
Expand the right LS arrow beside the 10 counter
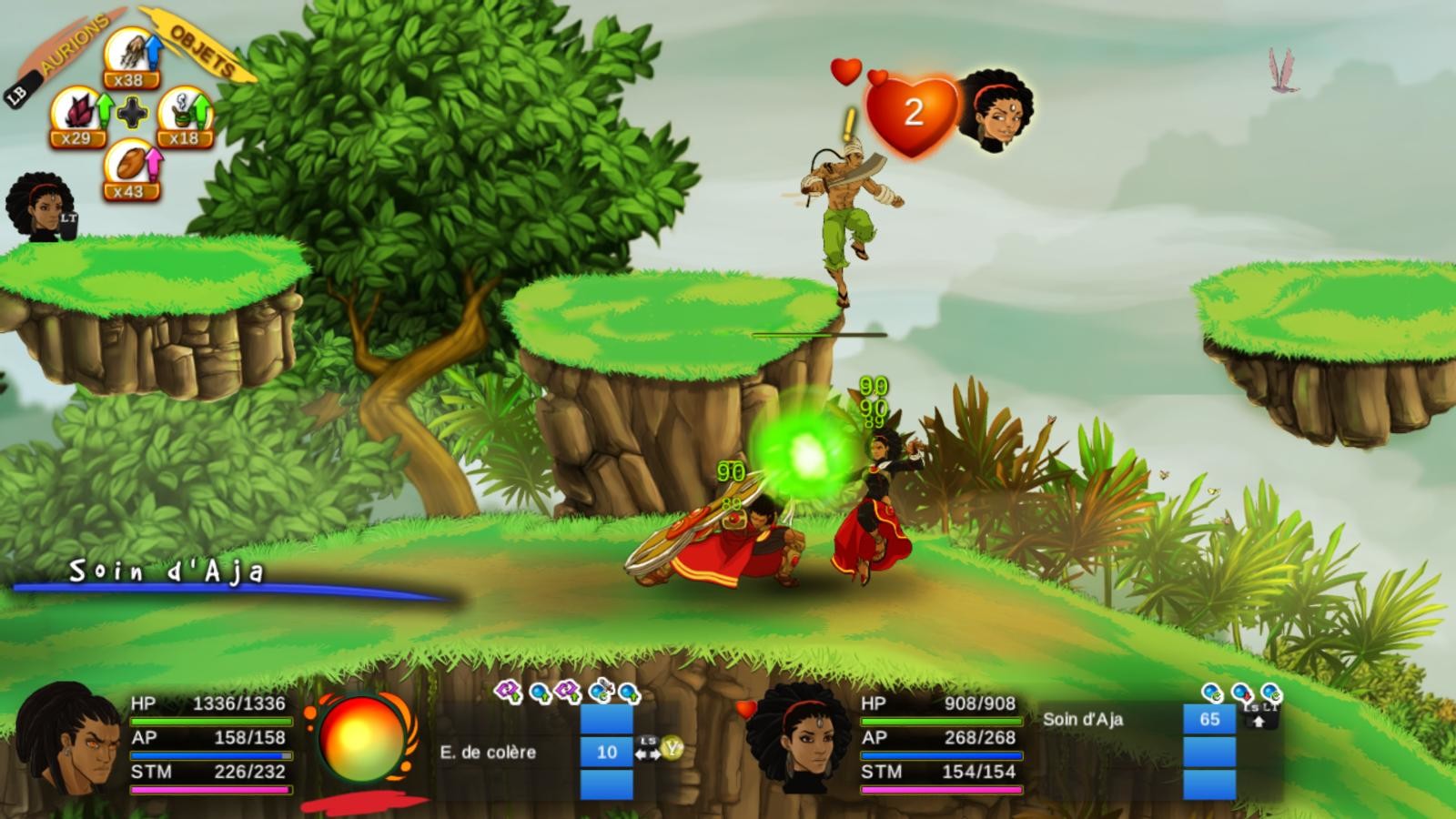657,753
